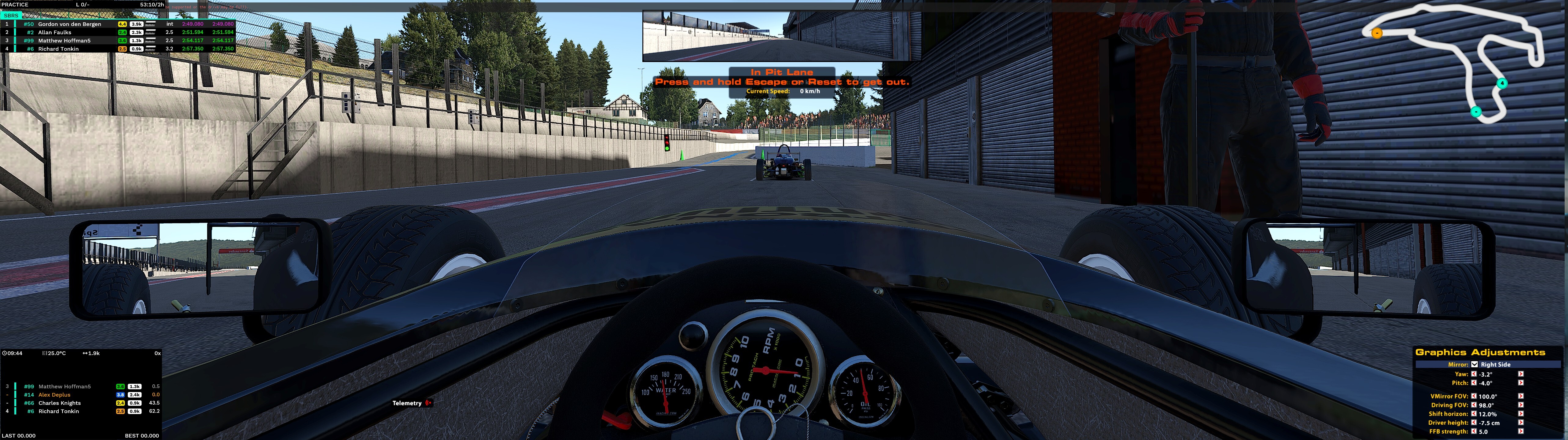Screen dimensions: 1568x440
Task: Click the teal position bar beside Gordon von den Bergen
Action: (15, 24)
